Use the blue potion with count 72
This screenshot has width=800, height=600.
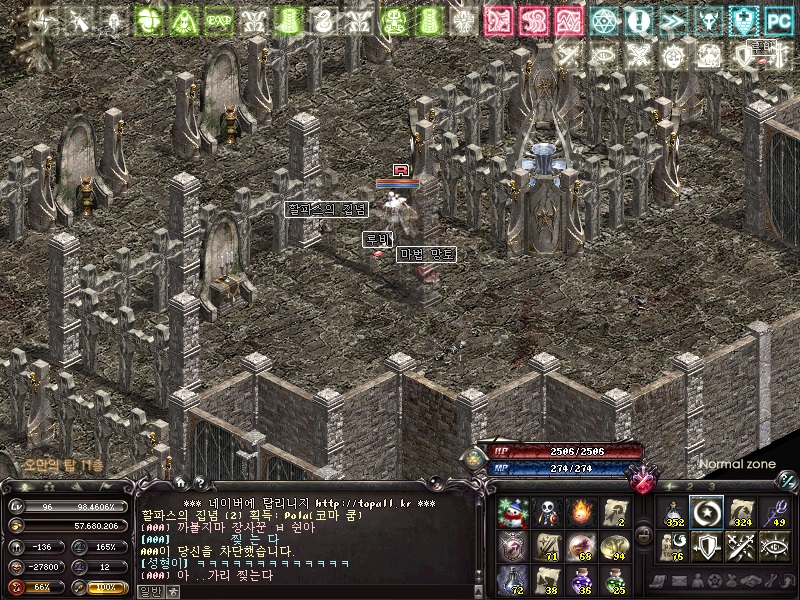click(x=512, y=579)
